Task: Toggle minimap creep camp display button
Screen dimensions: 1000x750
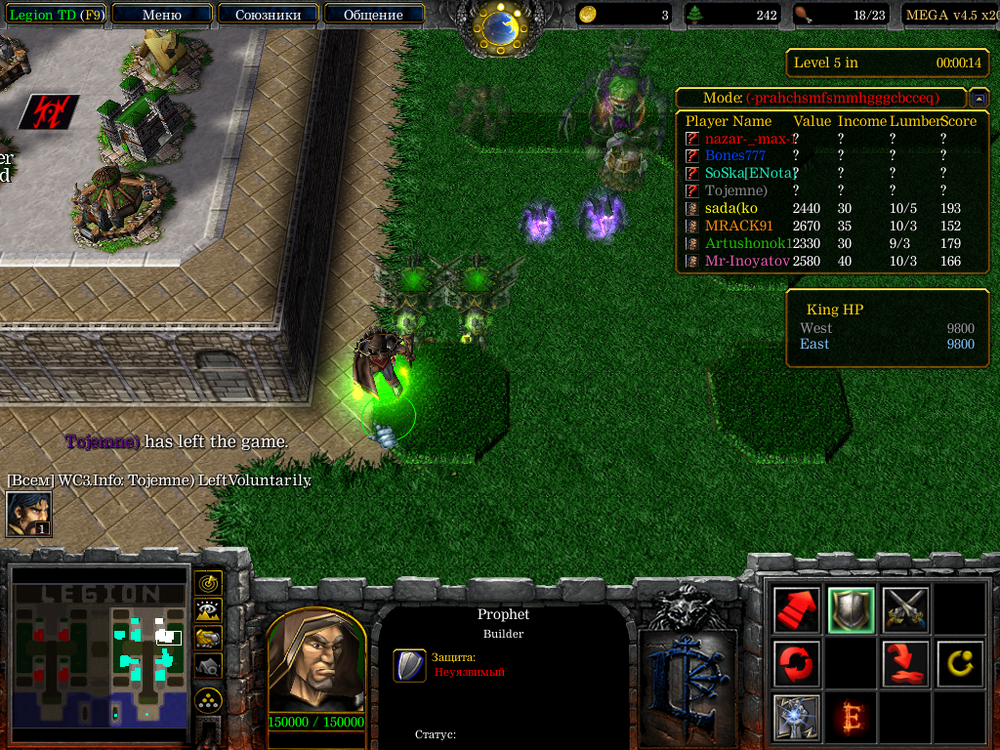Action: point(208,665)
